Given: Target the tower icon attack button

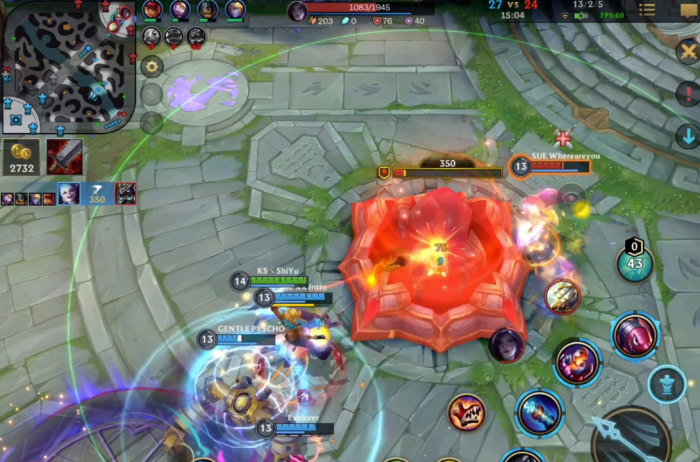Looking at the screenshot, I should click(x=666, y=383).
